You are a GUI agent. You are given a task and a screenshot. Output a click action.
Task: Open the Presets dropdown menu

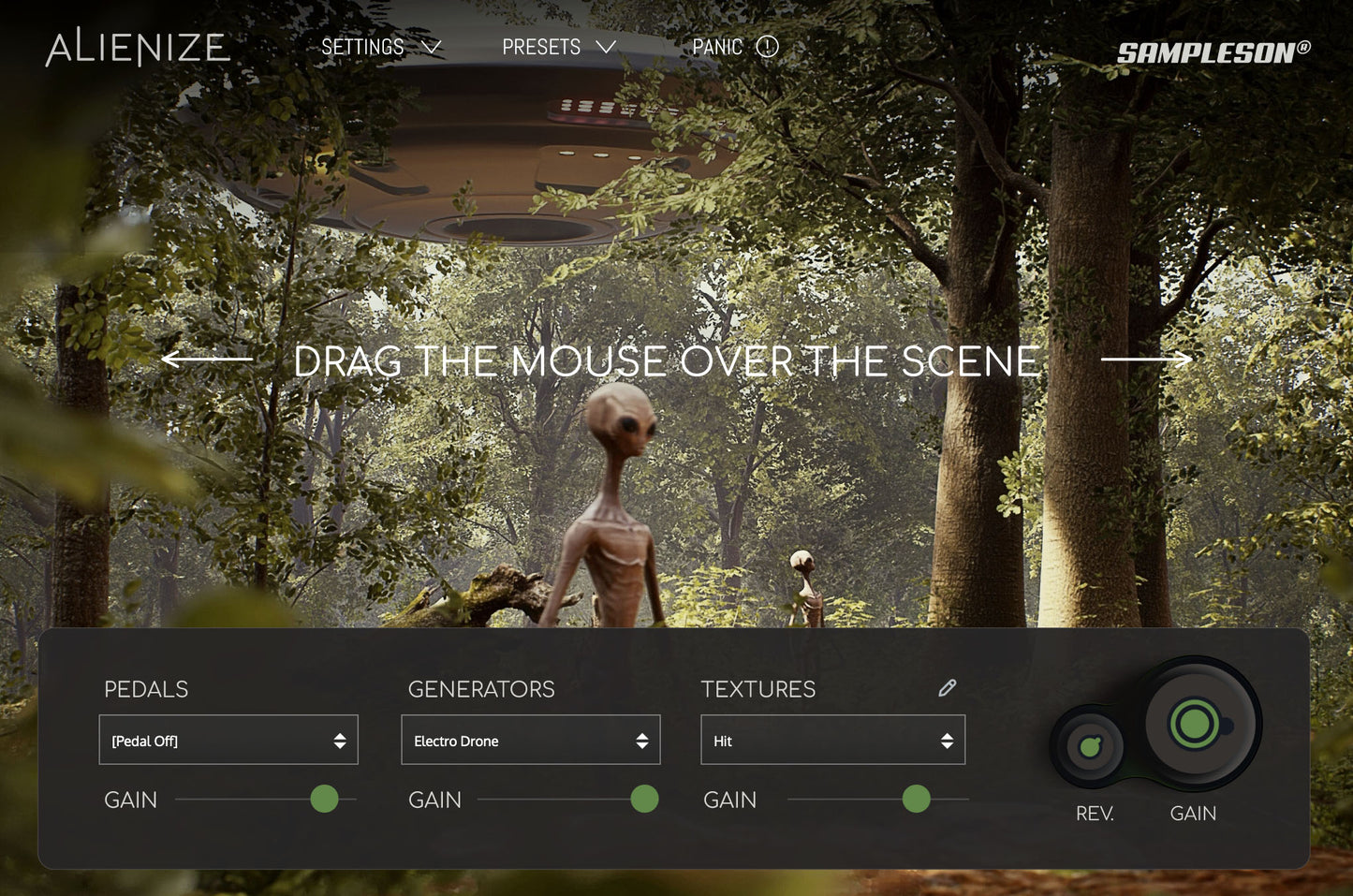(558, 47)
